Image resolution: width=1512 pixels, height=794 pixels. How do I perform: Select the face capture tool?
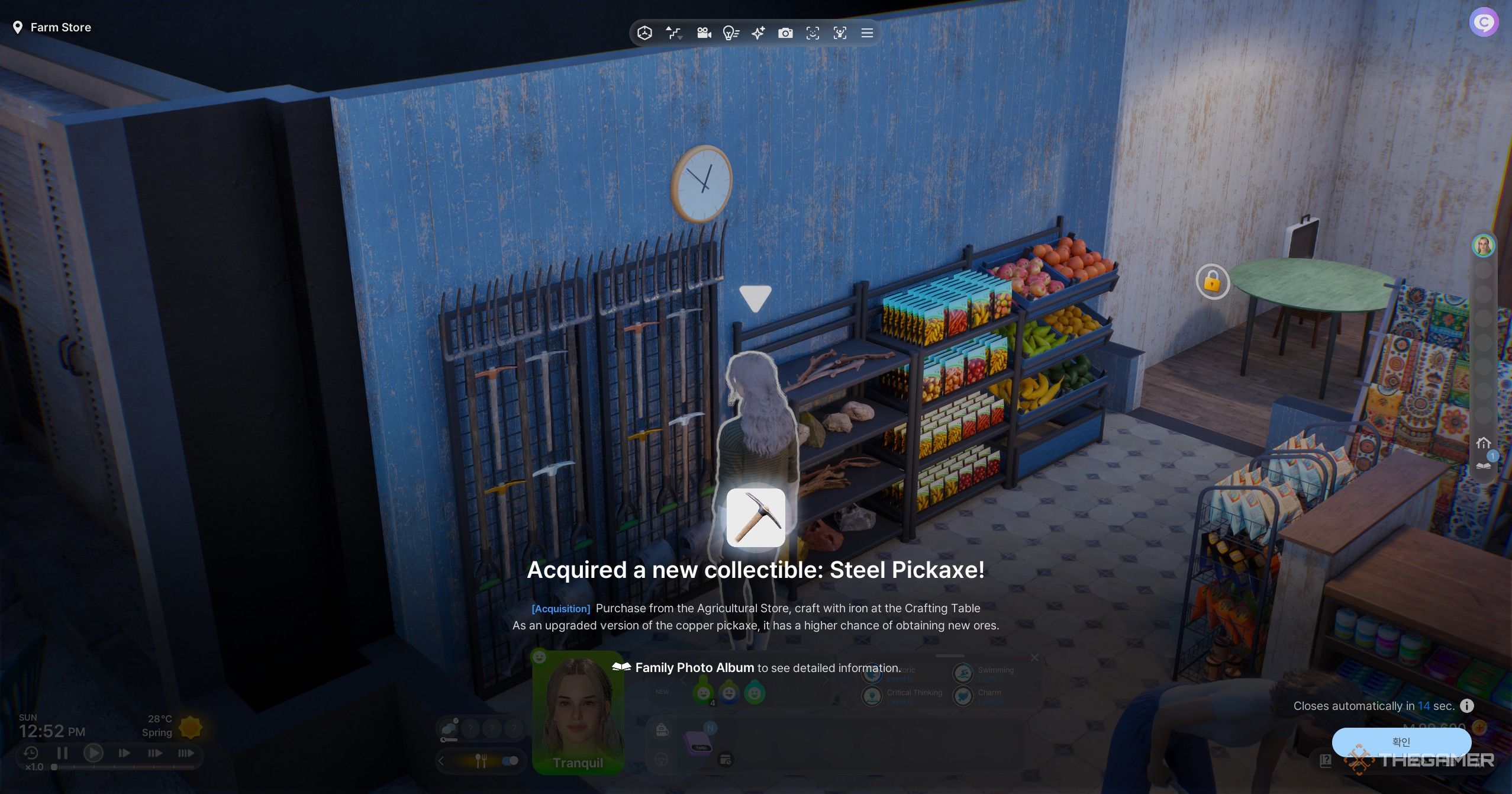click(814, 33)
